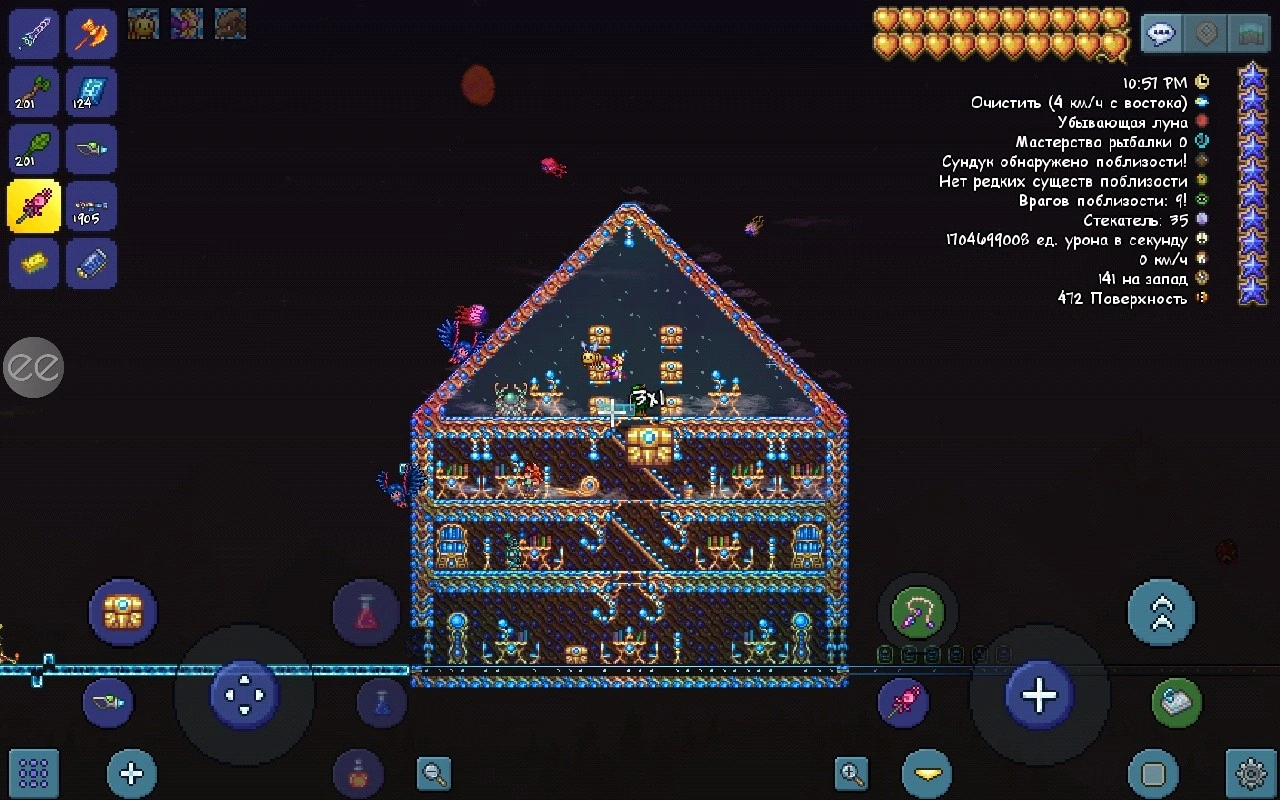Viewport: 1280px width, 800px height.
Task: Open the chat bubble panel
Action: click(x=1159, y=33)
